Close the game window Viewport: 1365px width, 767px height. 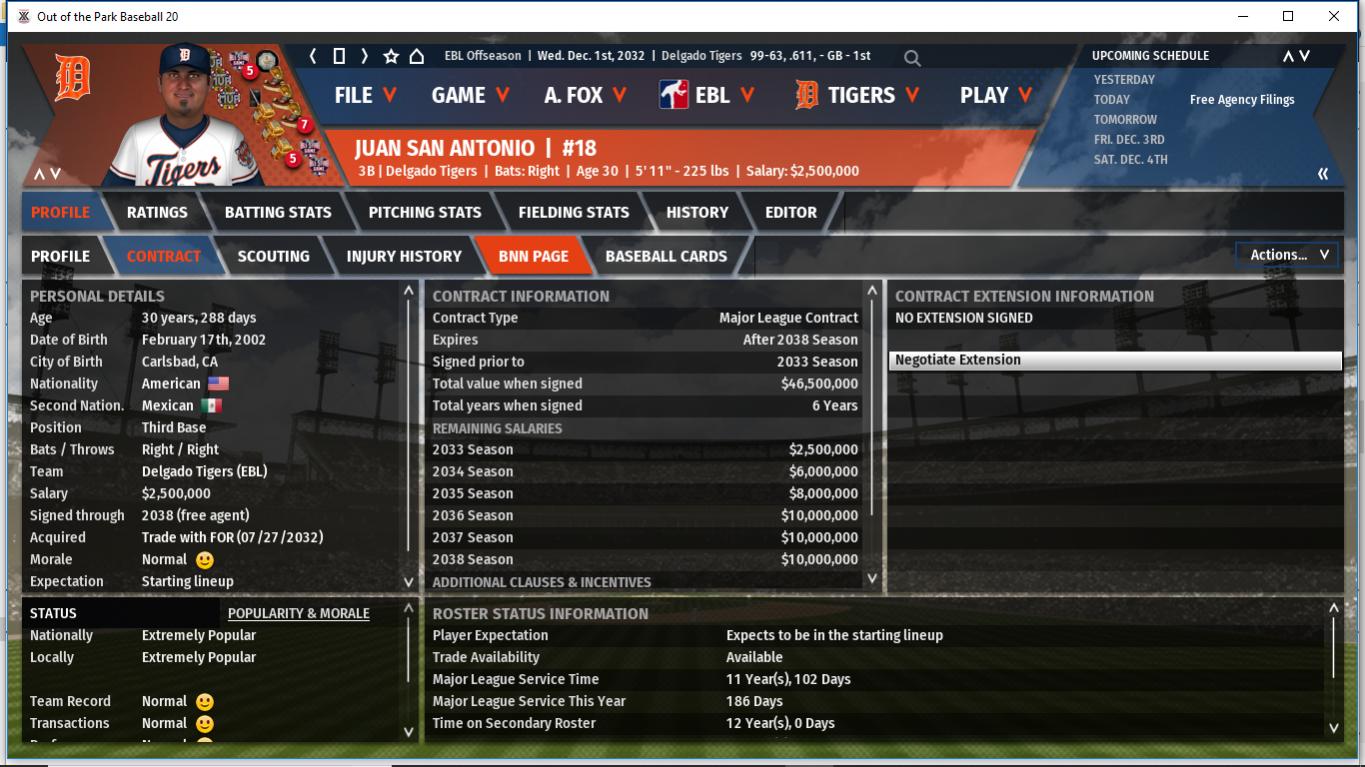coord(1333,16)
